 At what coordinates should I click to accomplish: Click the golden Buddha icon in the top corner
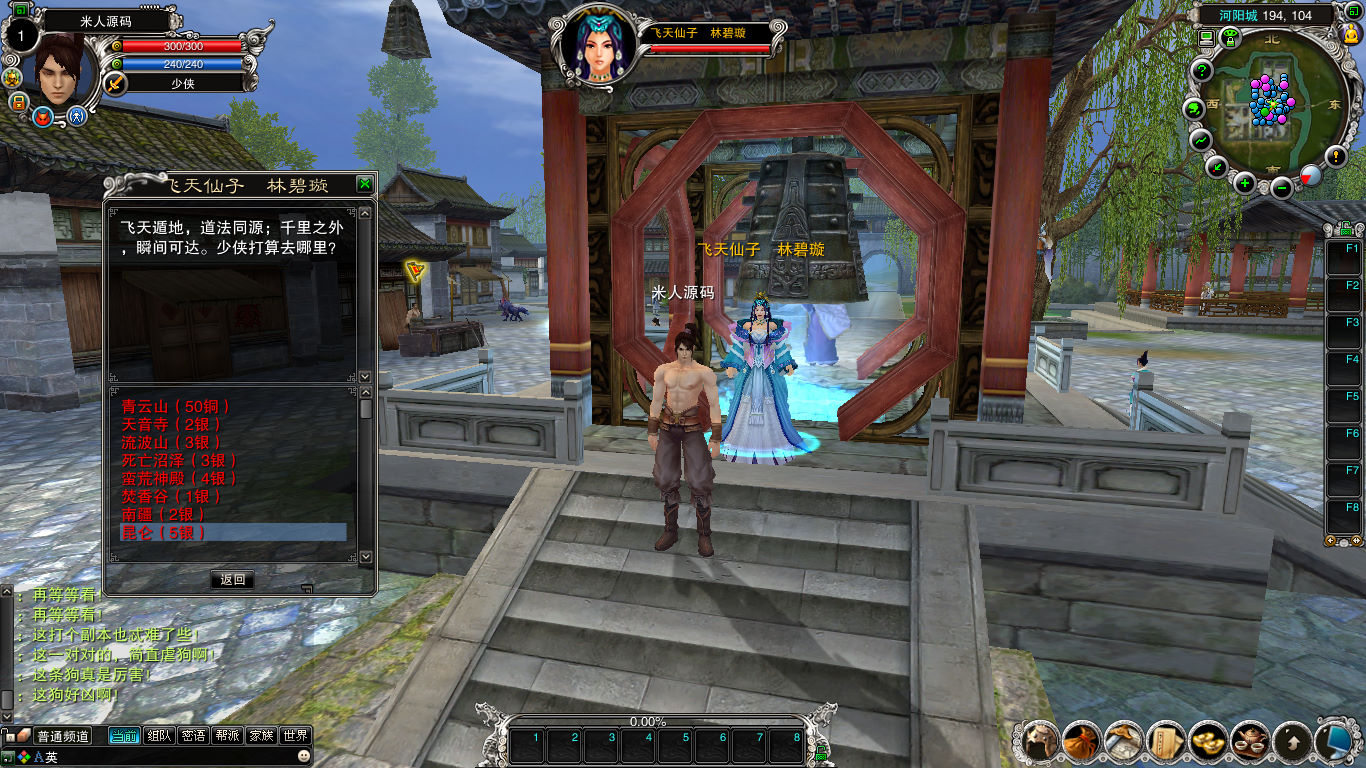pyautogui.click(x=1352, y=35)
